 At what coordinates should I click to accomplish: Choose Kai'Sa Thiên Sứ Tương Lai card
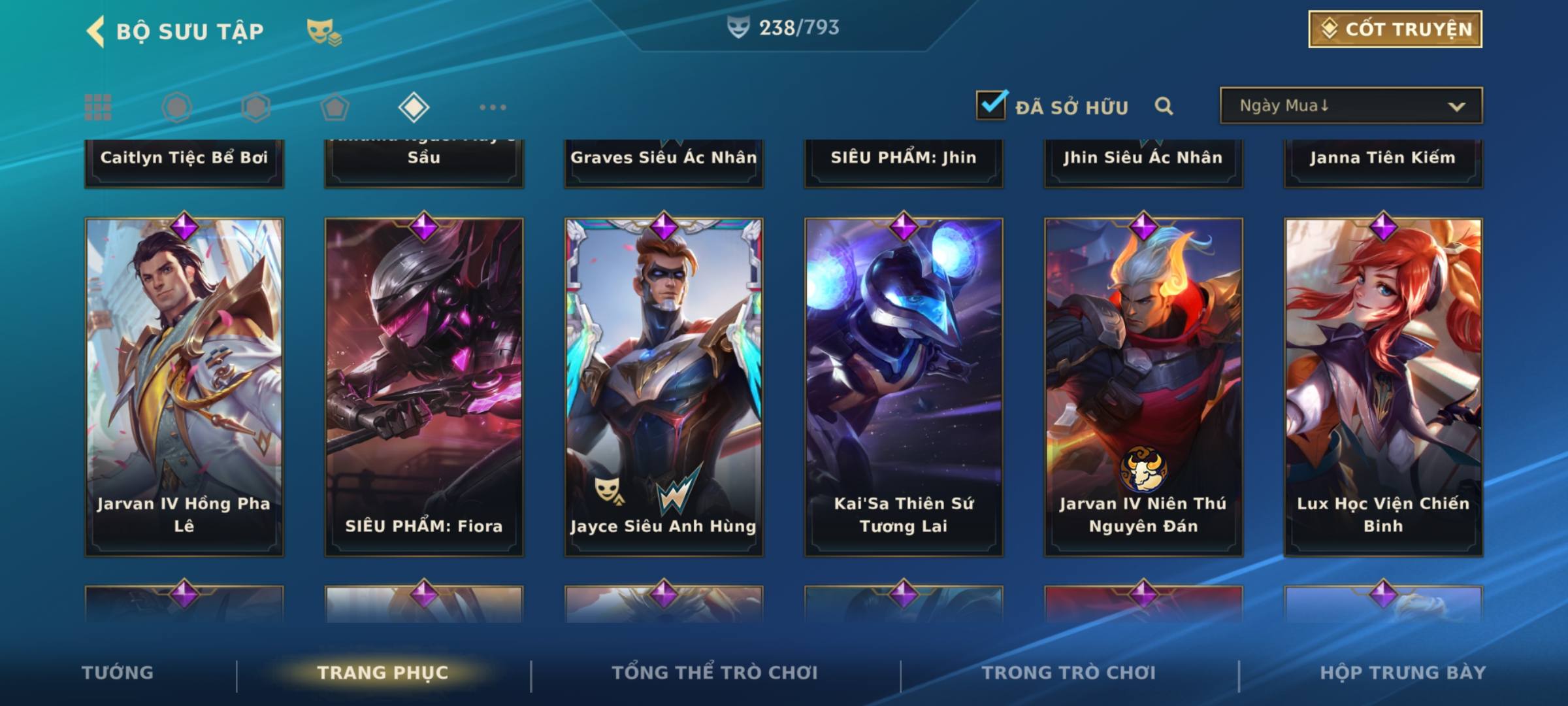pos(904,387)
